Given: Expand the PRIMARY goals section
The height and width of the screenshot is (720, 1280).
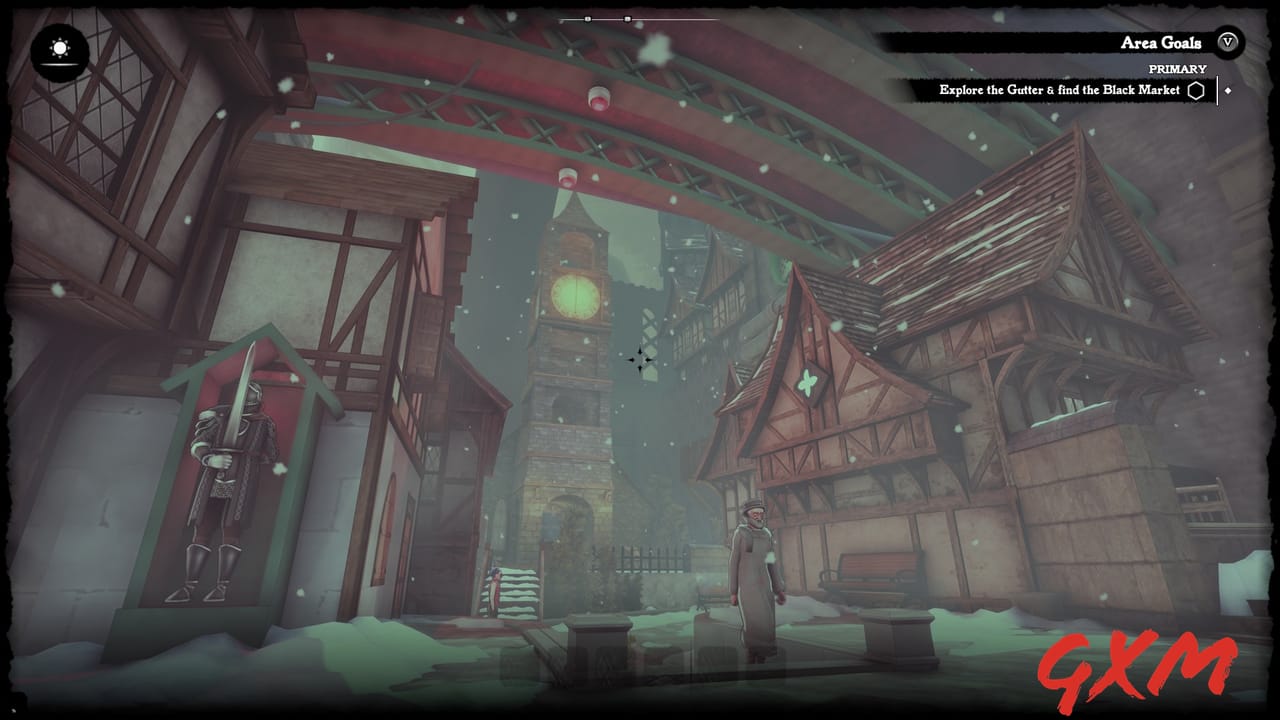Looking at the screenshot, I should [x=1180, y=69].
